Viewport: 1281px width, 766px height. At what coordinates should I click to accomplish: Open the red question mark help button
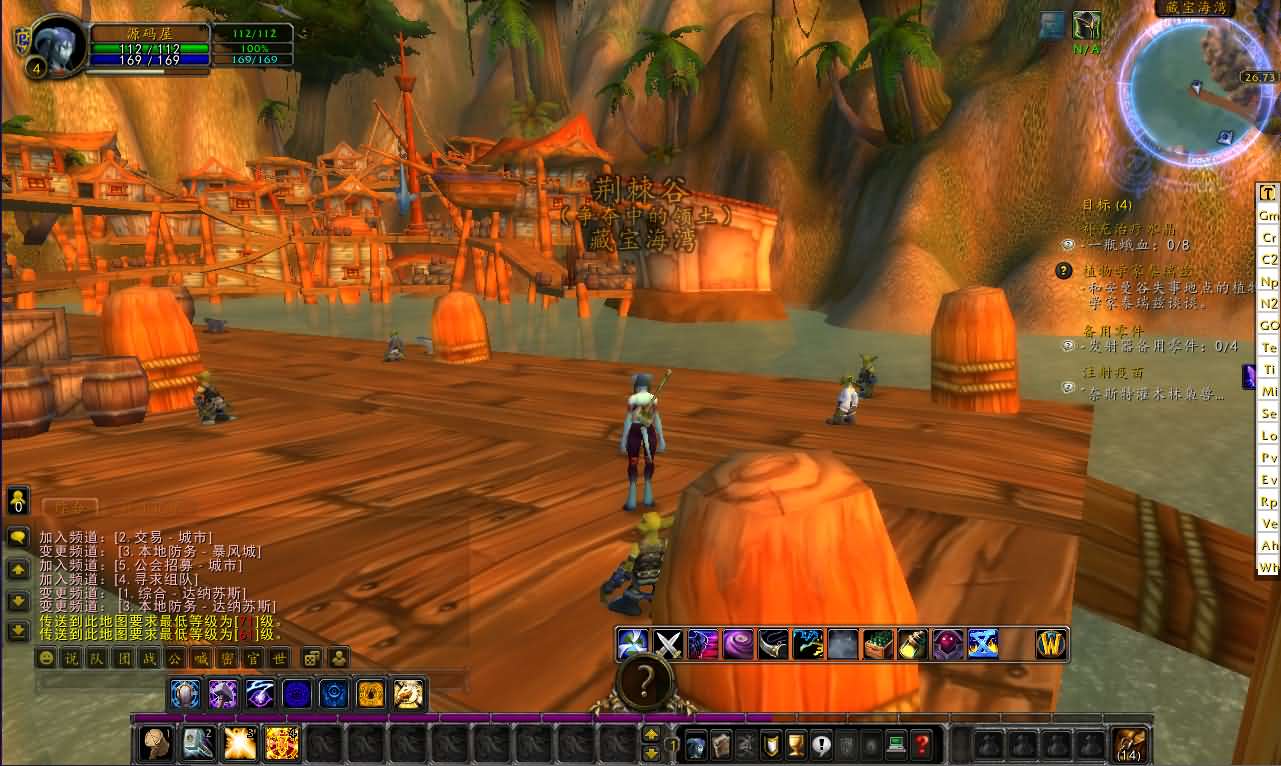tap(921, 745)
